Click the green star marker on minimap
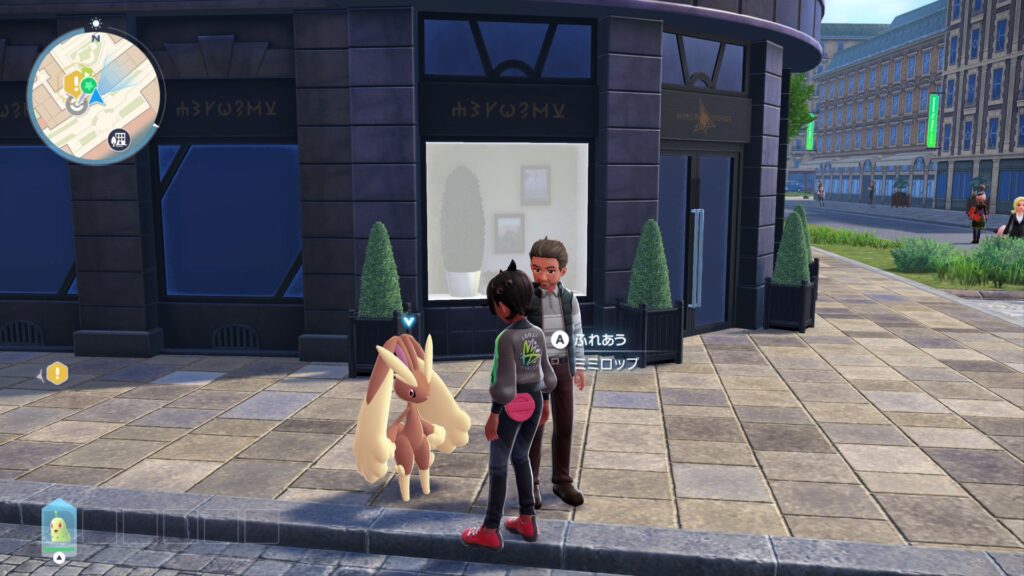 click(86, 84)
